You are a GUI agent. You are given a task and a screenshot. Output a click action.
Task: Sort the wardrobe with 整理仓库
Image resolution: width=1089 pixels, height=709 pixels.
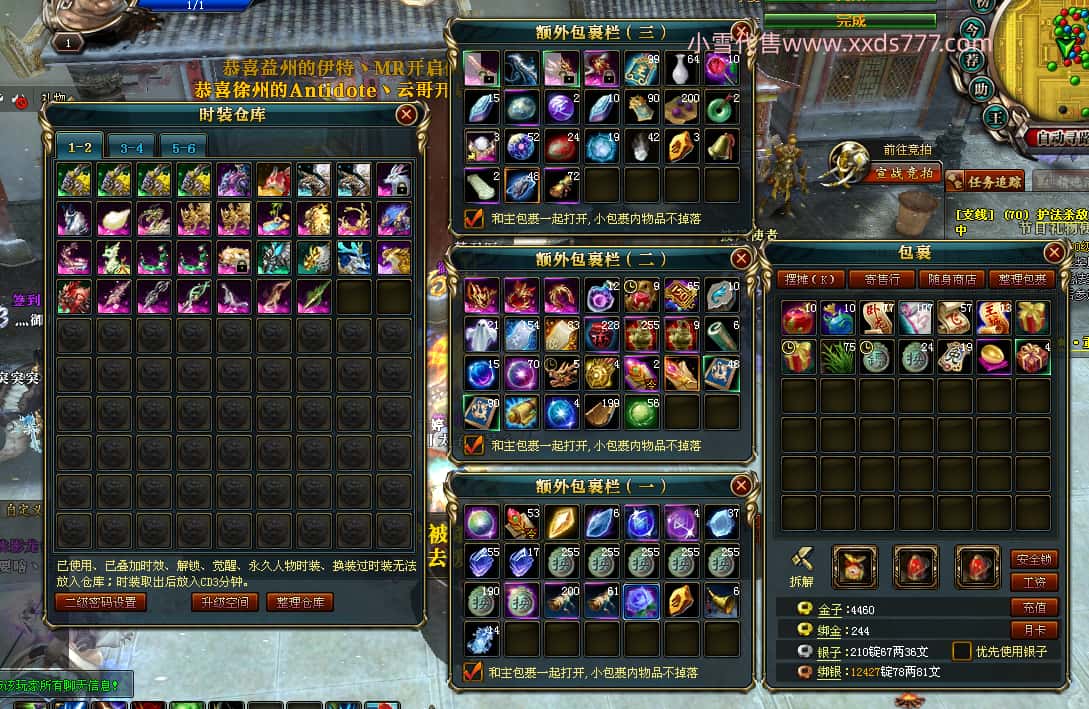point(299,602)
